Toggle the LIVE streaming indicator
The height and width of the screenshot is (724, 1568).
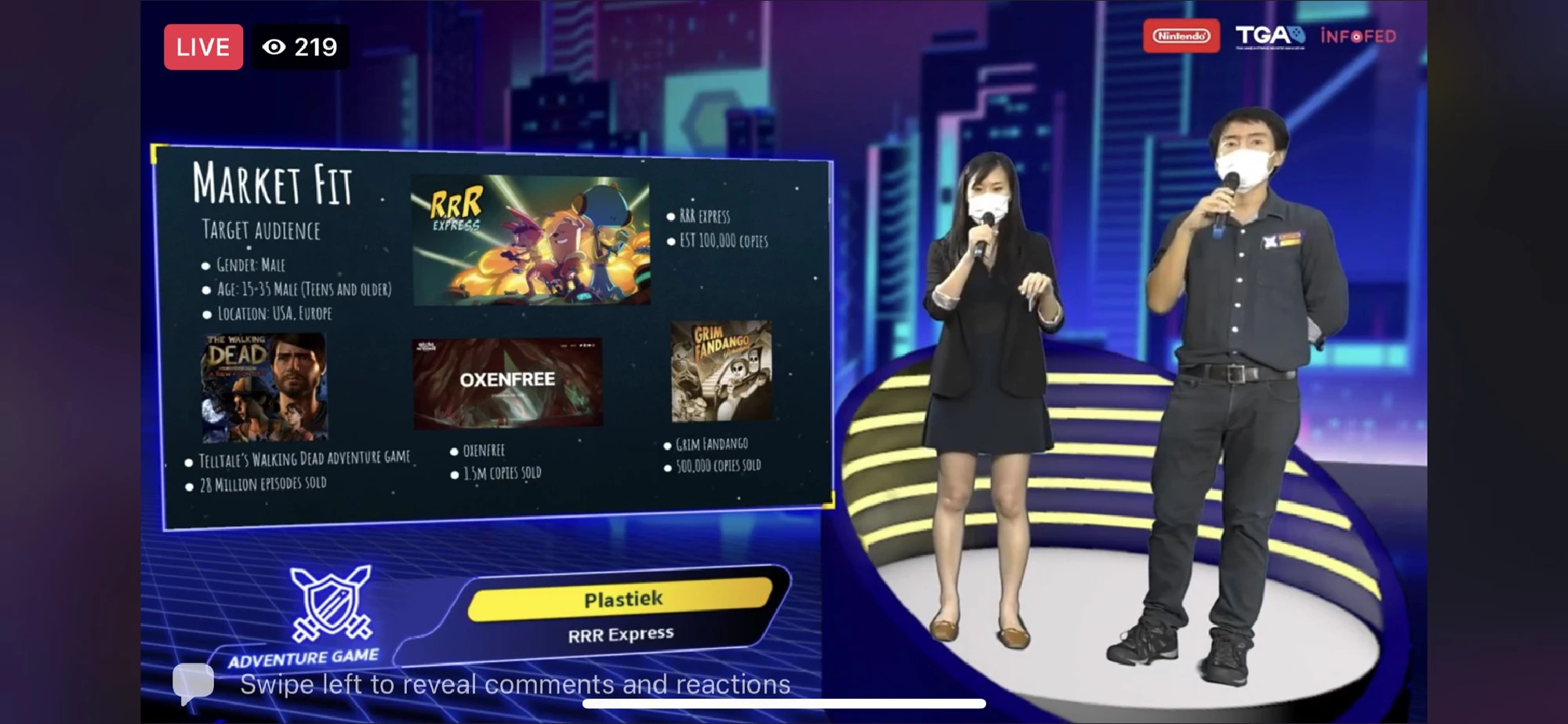pyautogui.click(x=203, y=47)
